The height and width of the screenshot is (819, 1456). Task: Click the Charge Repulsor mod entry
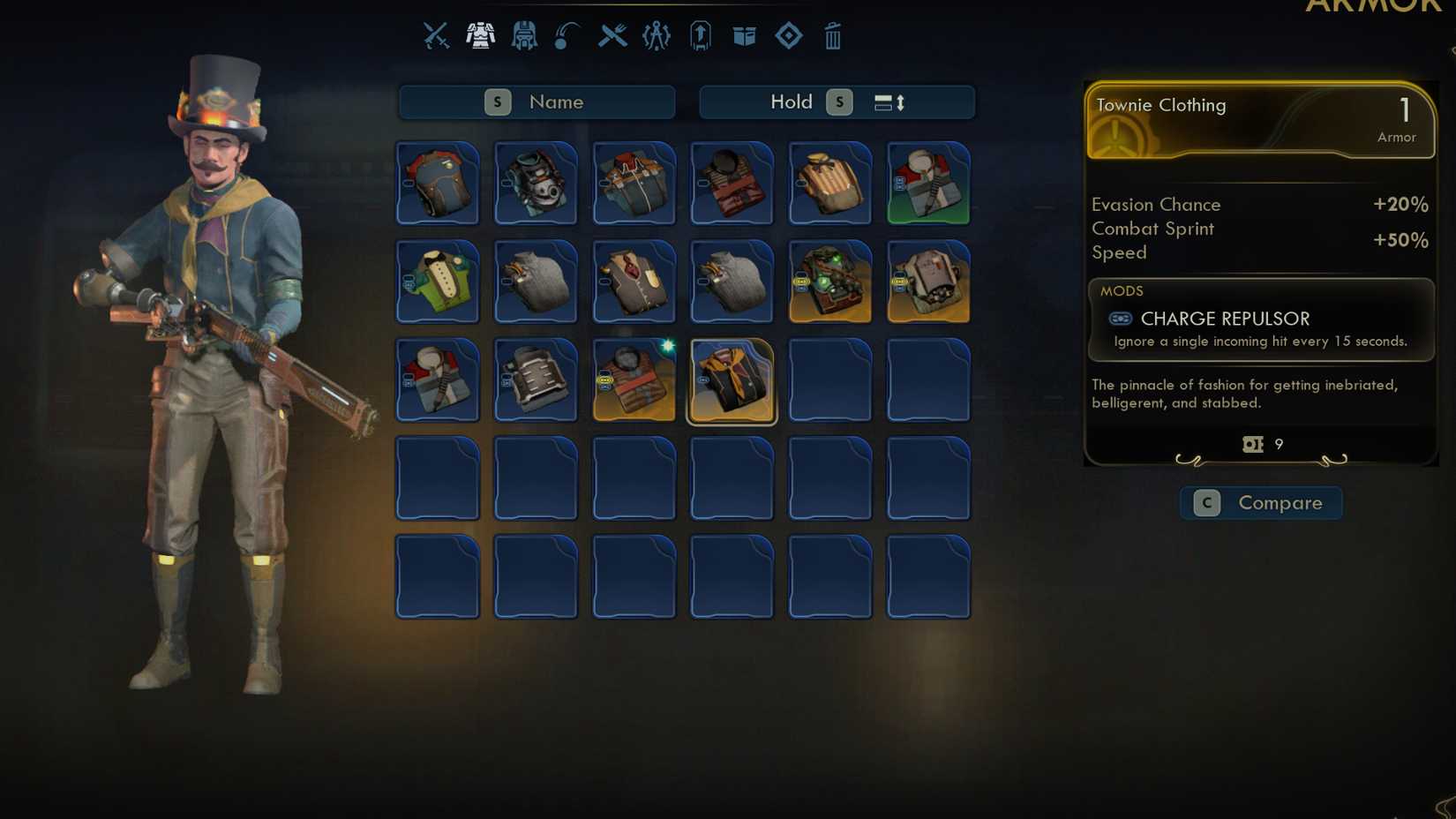(1226, 319)
